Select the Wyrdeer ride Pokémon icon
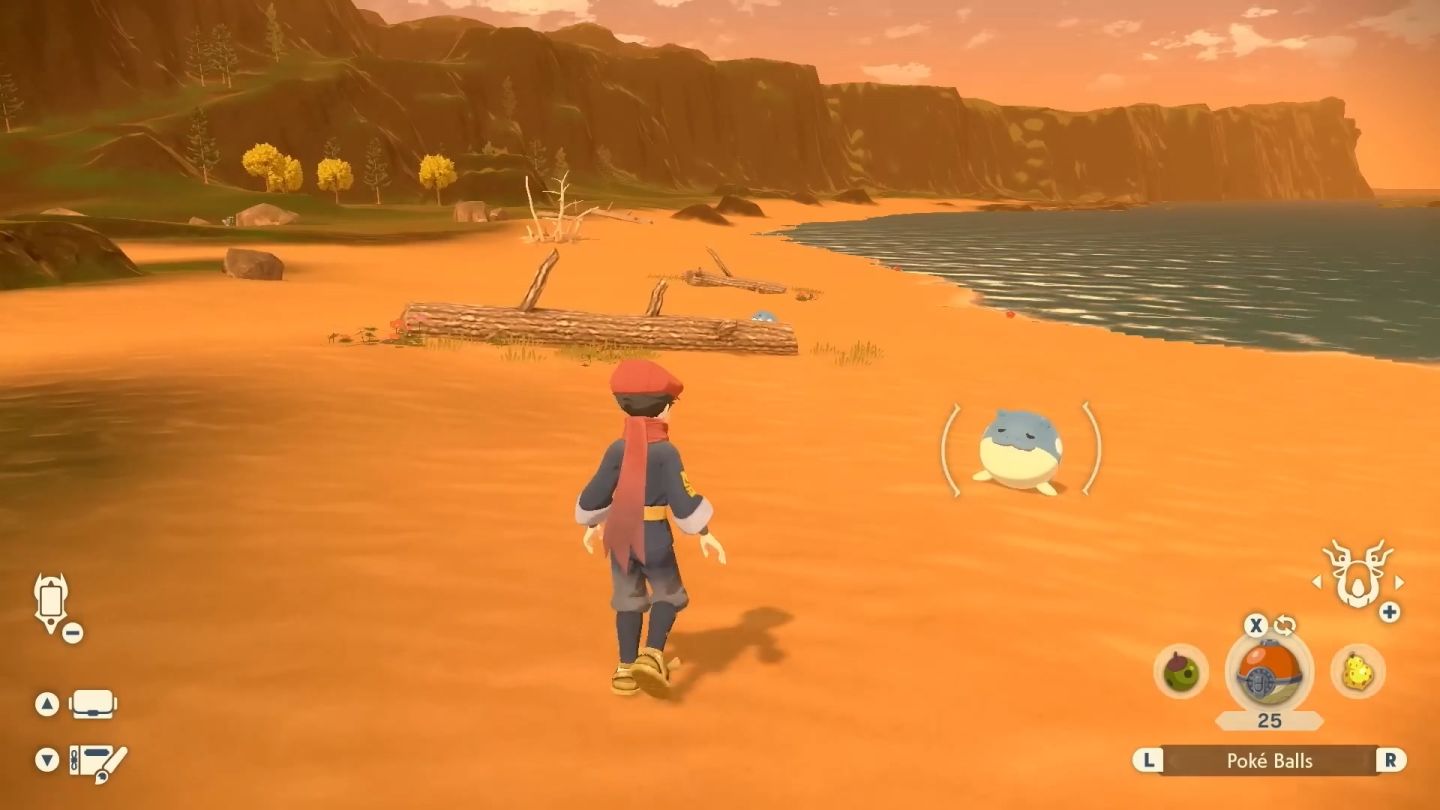The height and width of the screenshot is (810, 1440). click(1357, 576)
